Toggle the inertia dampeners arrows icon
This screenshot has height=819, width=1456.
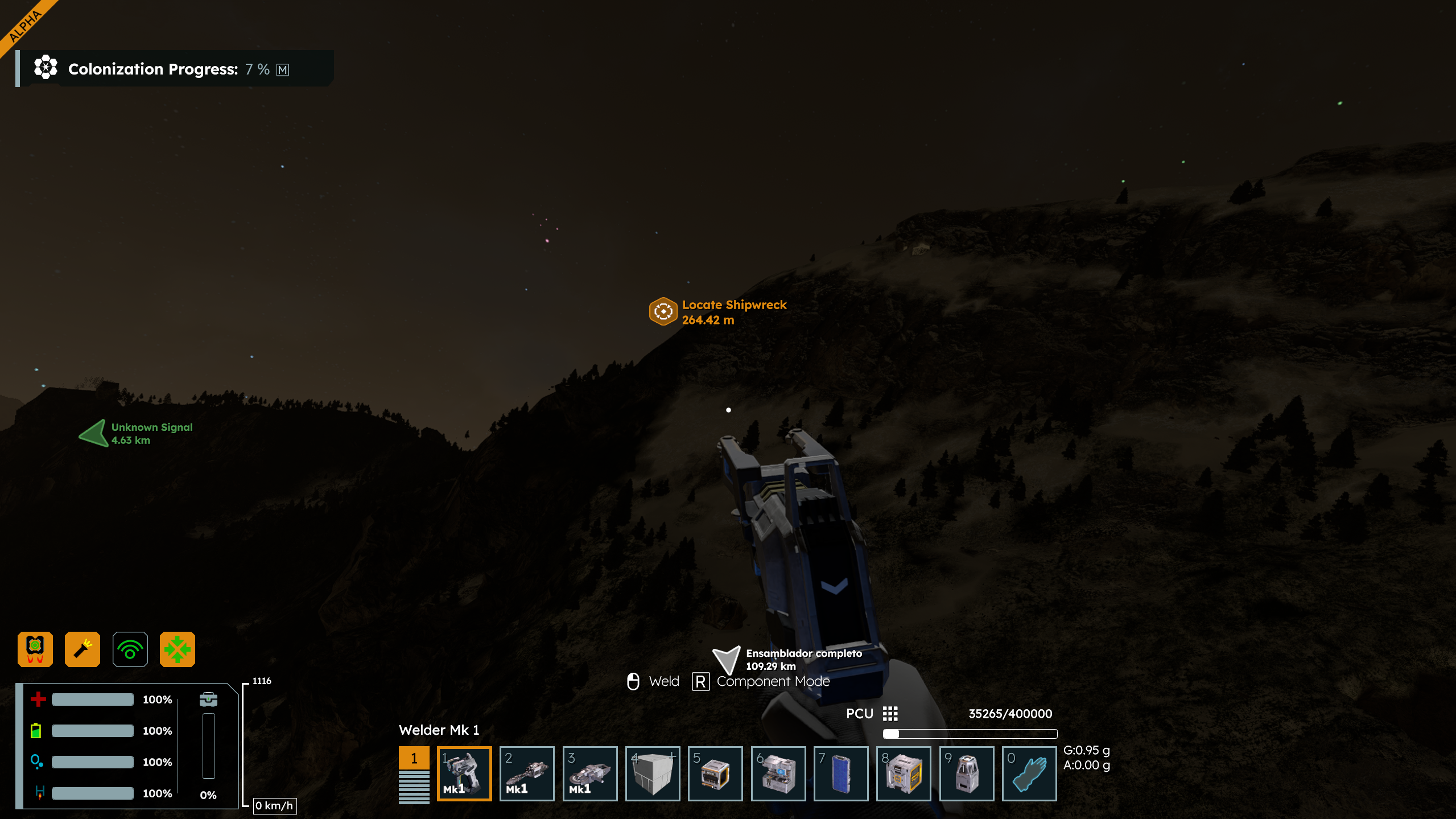[178, 649]
